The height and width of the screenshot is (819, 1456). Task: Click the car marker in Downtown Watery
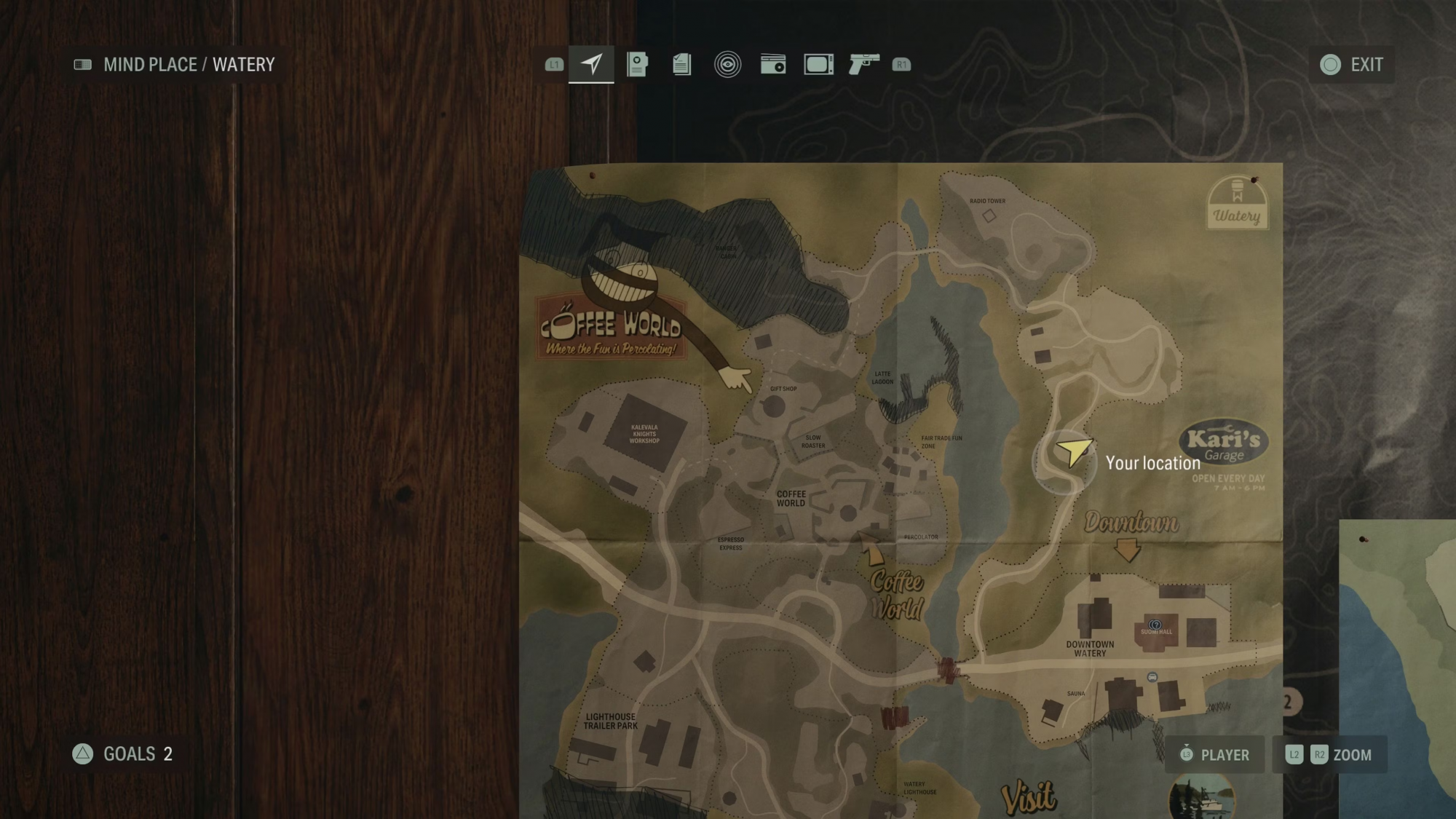(x=1152, y=677)
